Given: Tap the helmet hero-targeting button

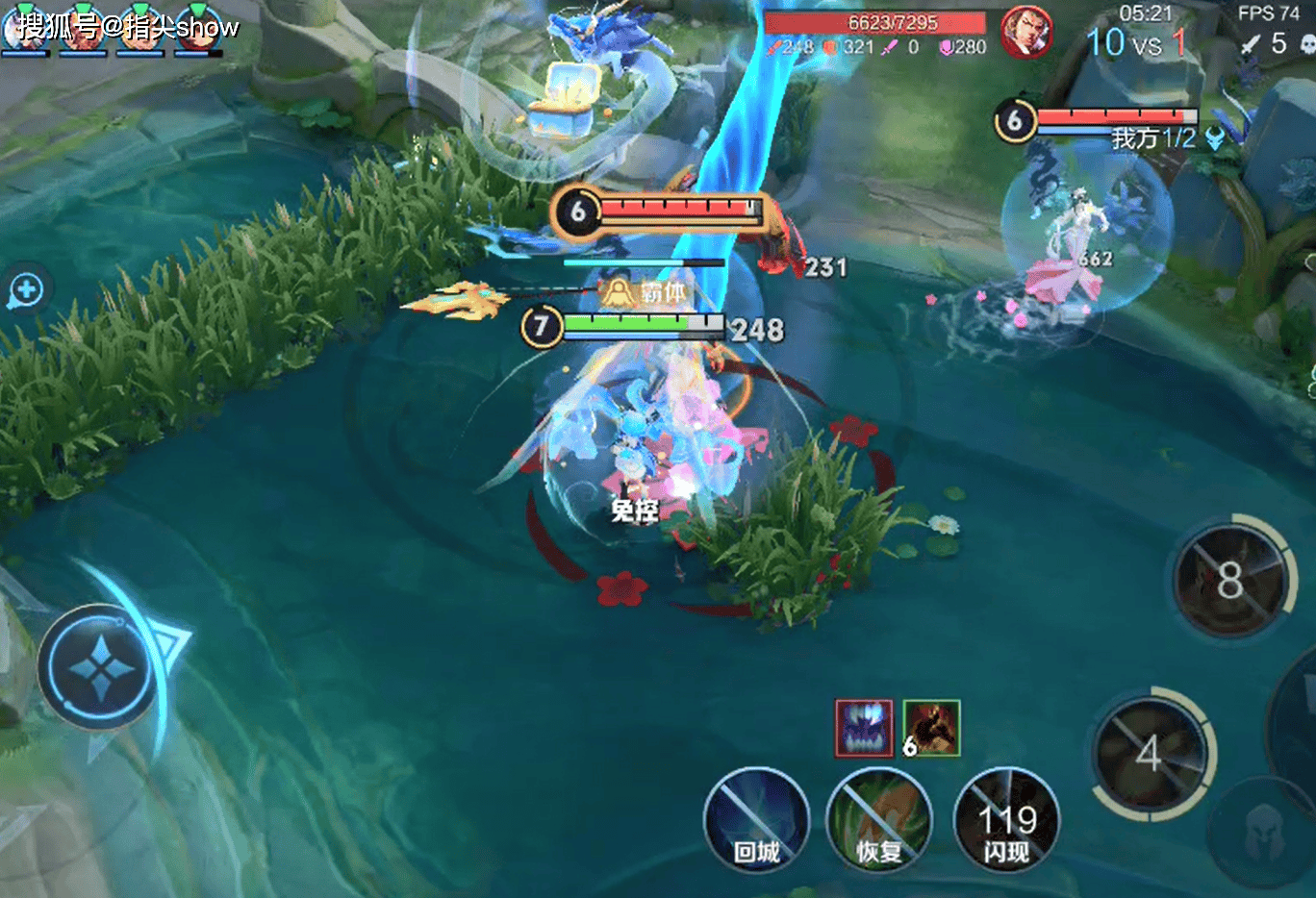Looking at the screenshot, I should pos(1264,831).
